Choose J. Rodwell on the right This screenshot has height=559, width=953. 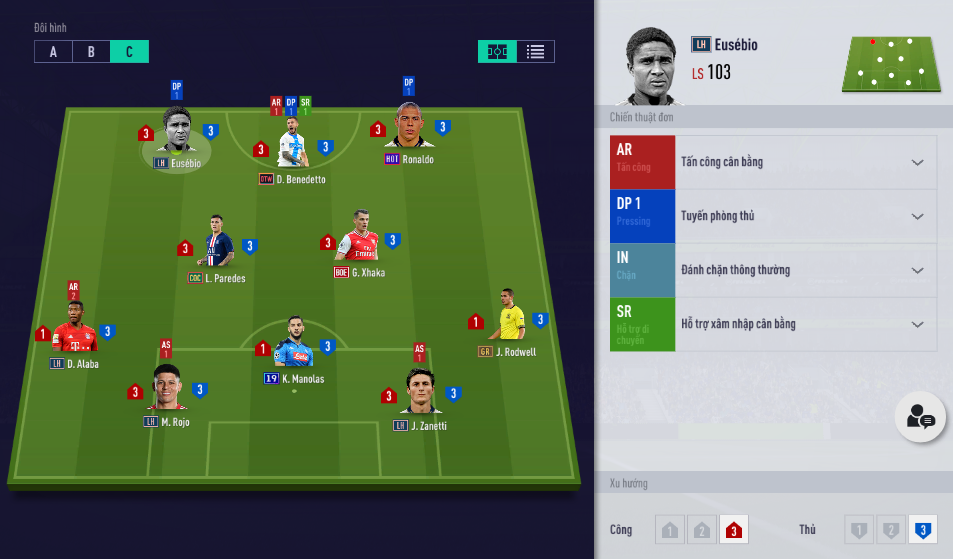[507, 319]
